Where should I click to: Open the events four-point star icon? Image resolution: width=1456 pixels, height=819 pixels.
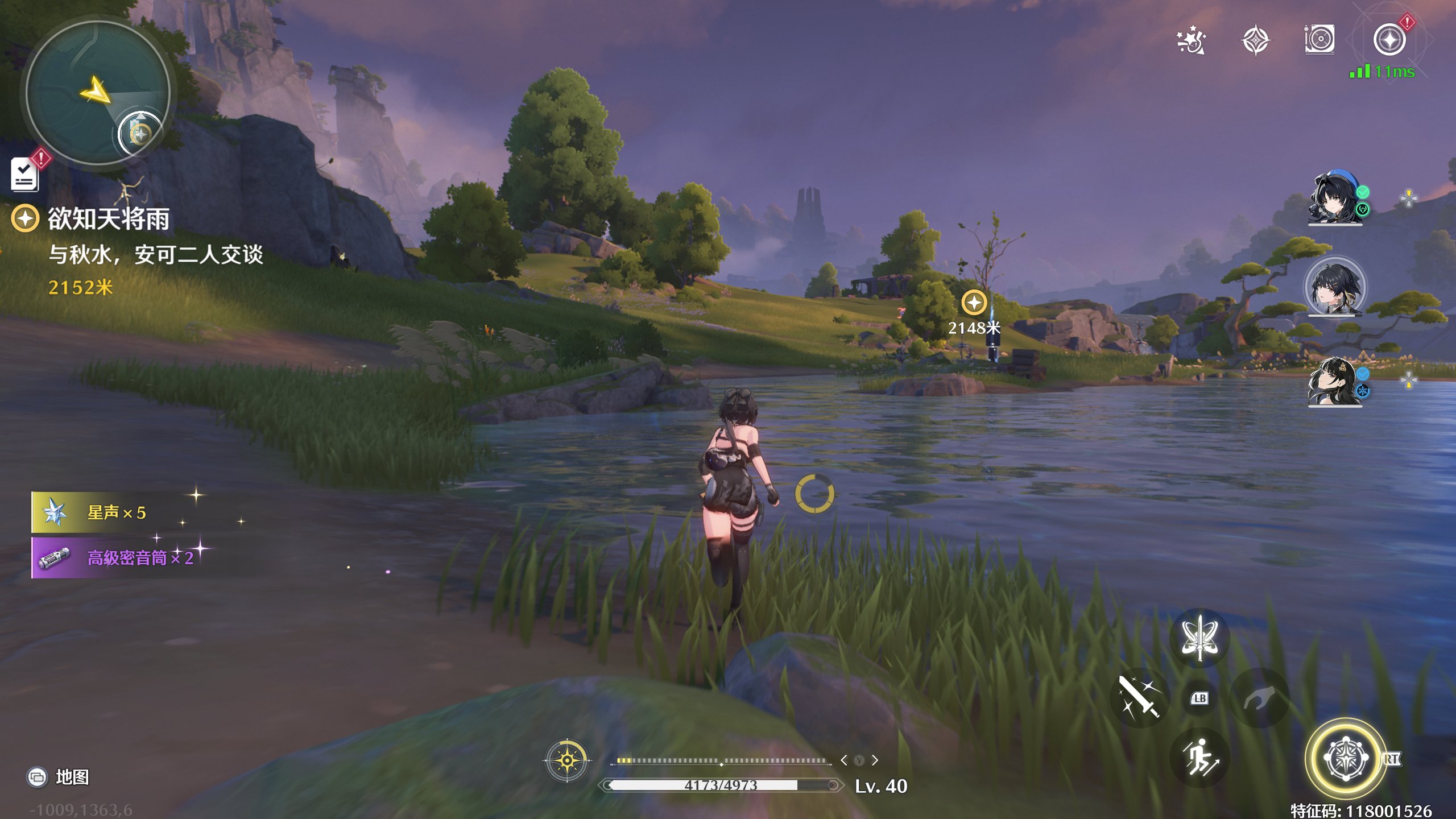click(1255, 40)
